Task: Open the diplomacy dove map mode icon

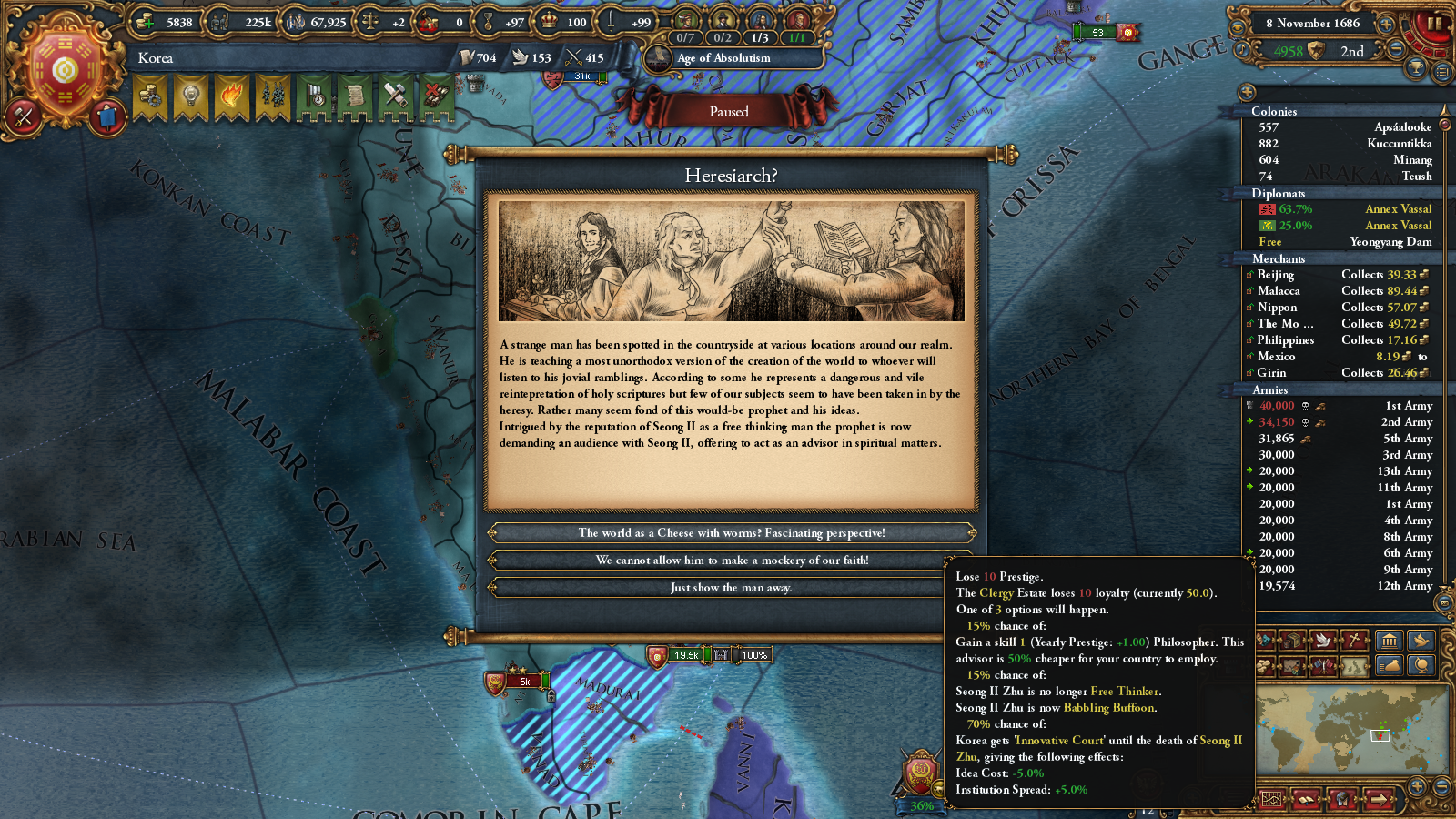Action: 1322,640
